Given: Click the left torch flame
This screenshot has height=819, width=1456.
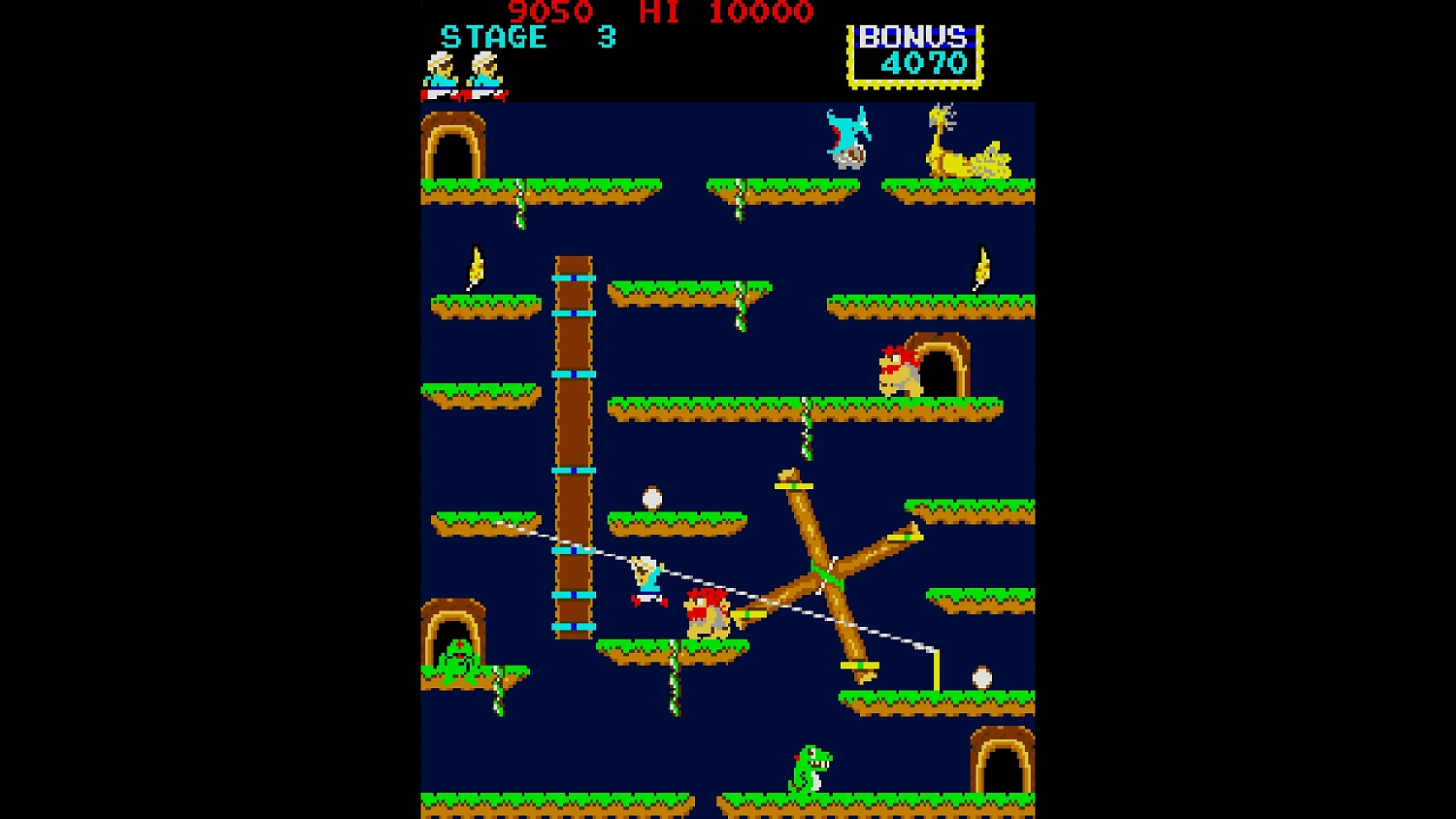Looking at the screenshot, I should tap(475, 267).
